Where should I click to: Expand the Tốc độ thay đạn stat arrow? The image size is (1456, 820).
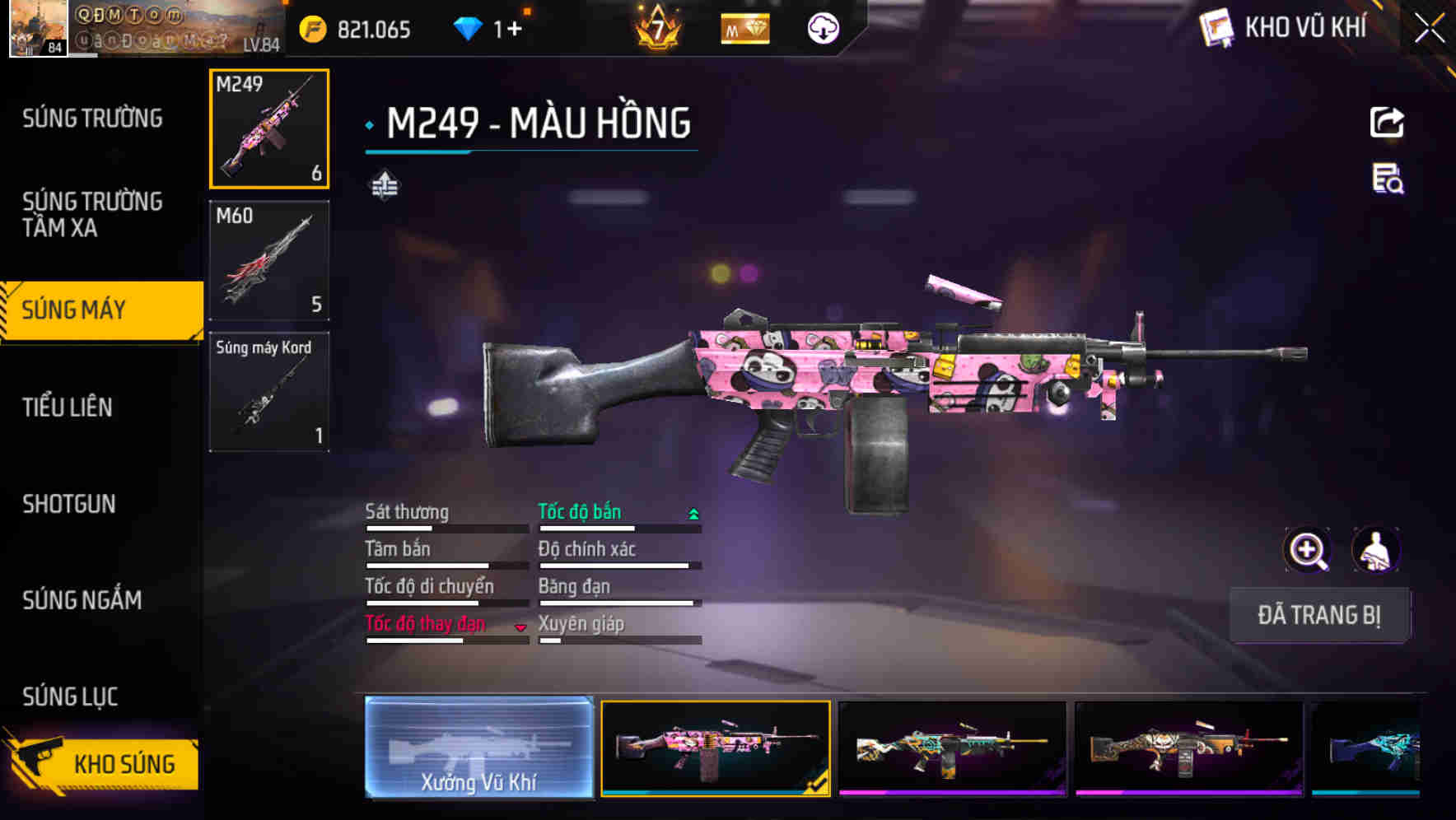(x=521, y=627)
